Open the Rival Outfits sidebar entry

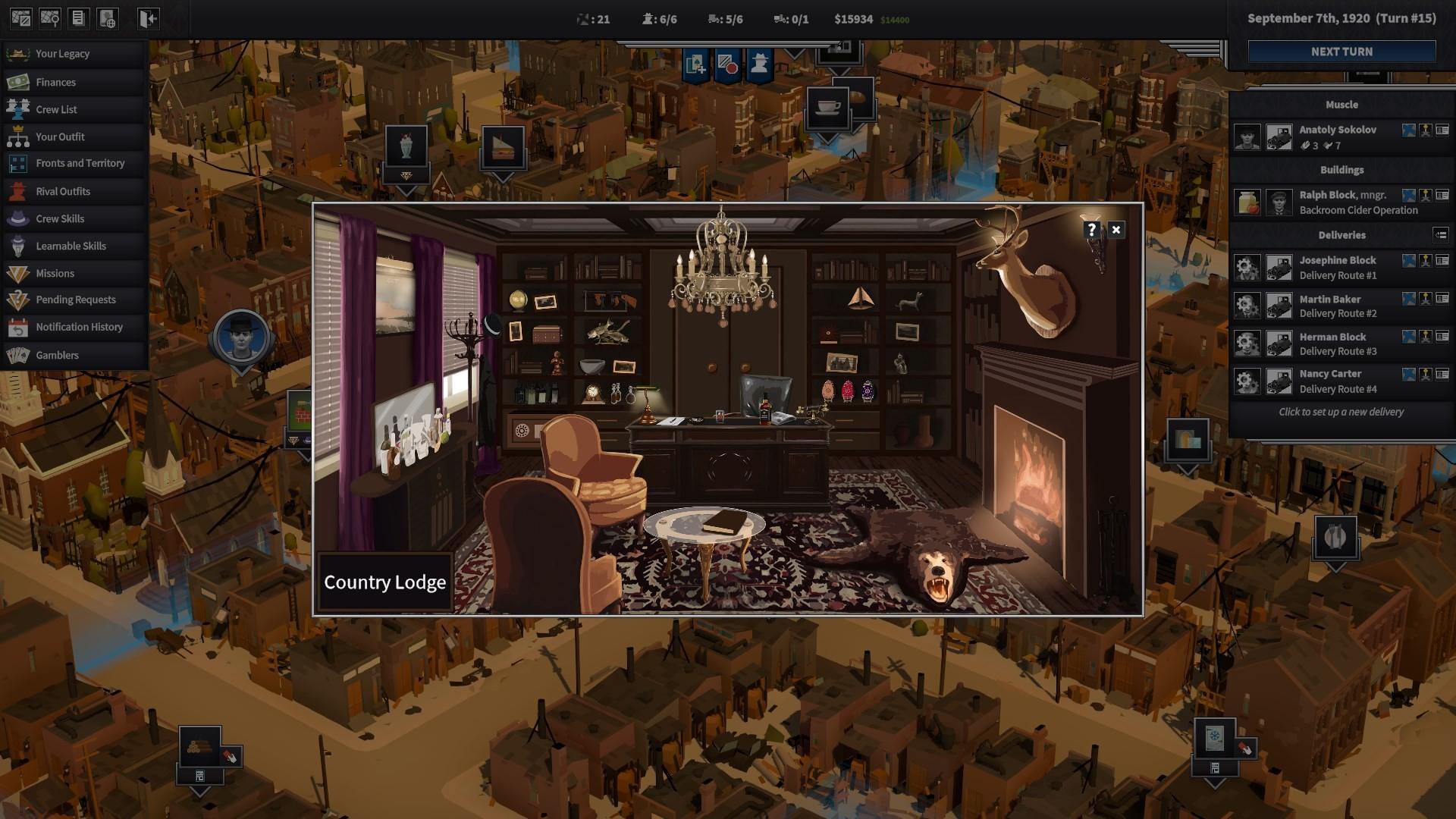64,191
